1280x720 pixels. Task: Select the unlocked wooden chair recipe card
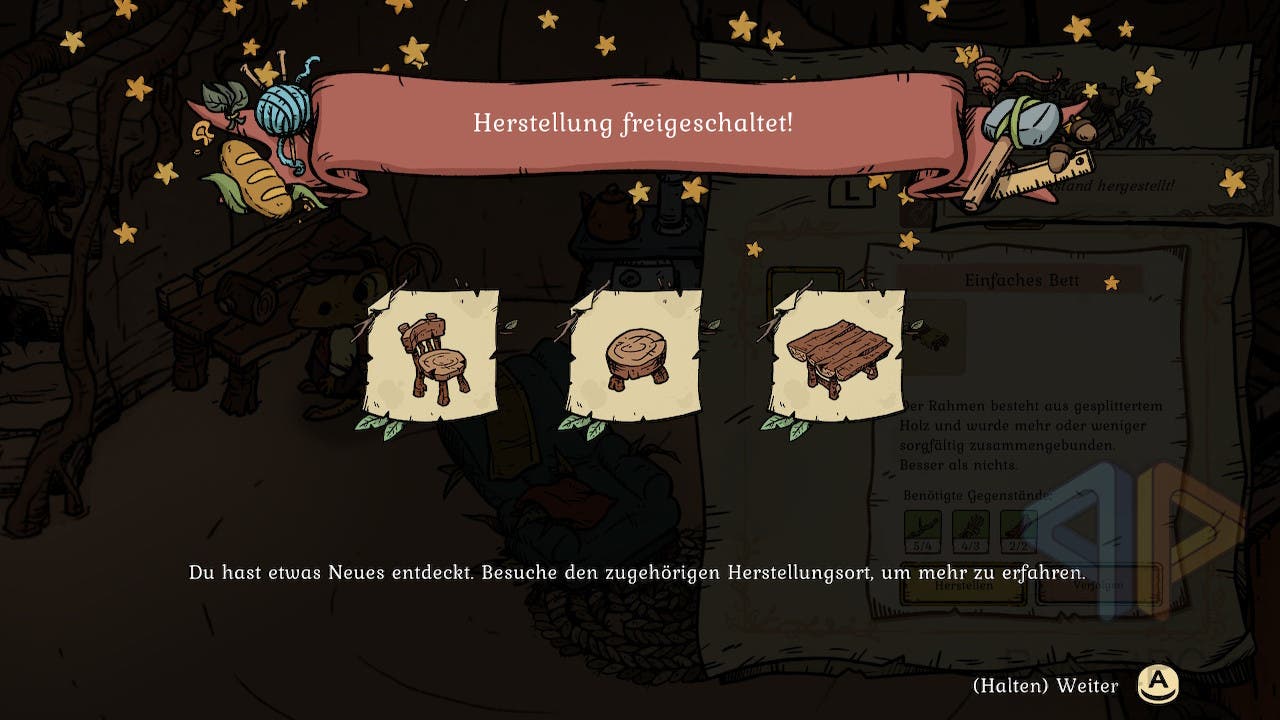(432, 355)
